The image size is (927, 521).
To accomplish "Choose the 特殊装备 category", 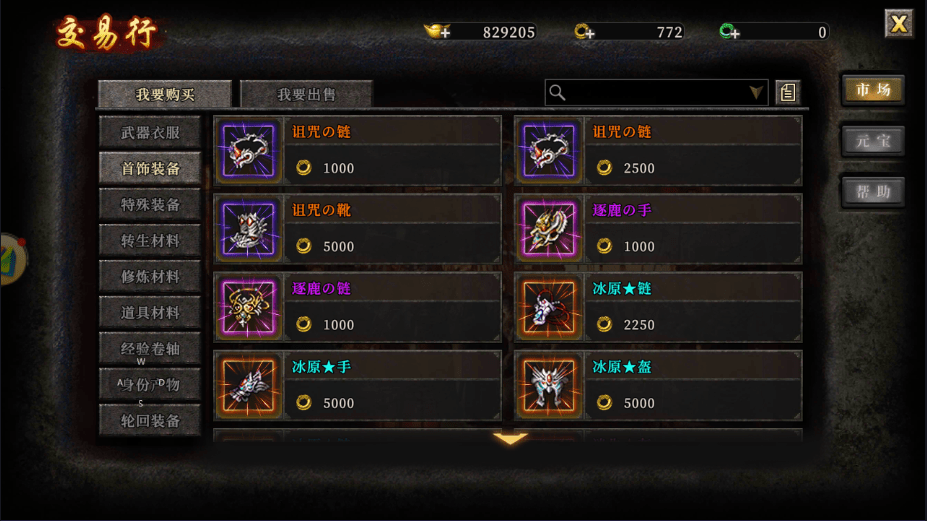I will 150,204.
